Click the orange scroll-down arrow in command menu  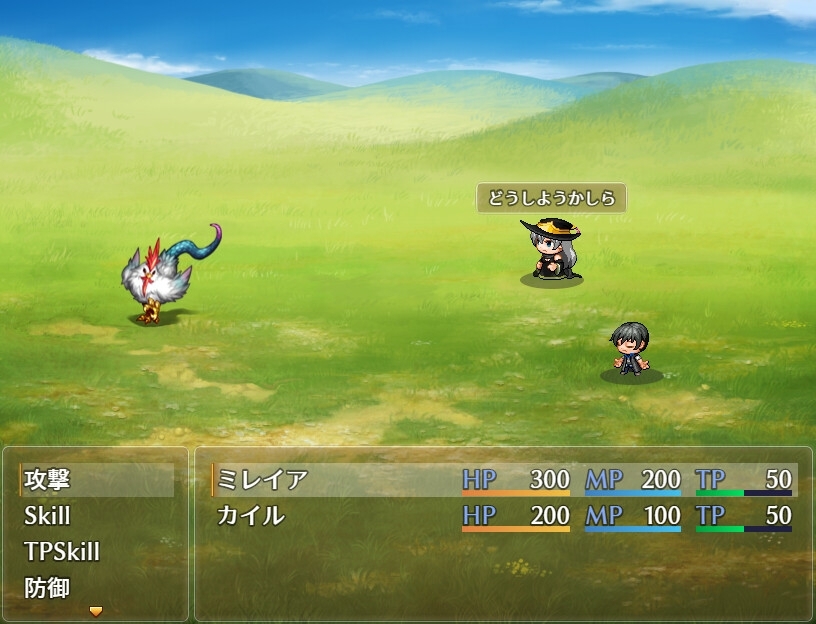[96, 610]
